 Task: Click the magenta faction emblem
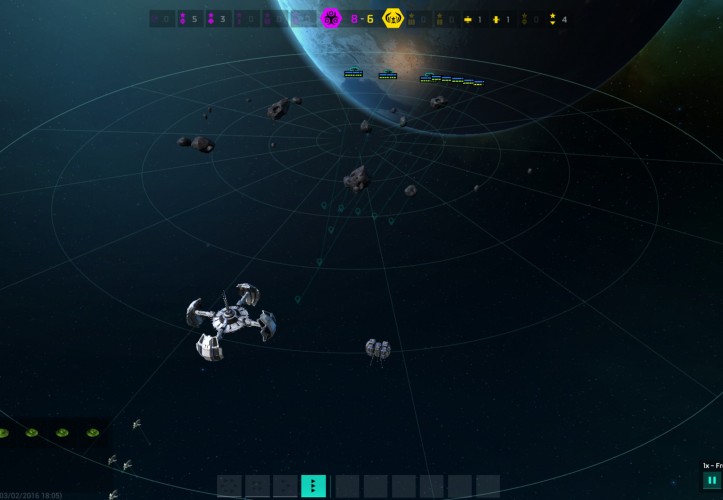pos(331,18)
